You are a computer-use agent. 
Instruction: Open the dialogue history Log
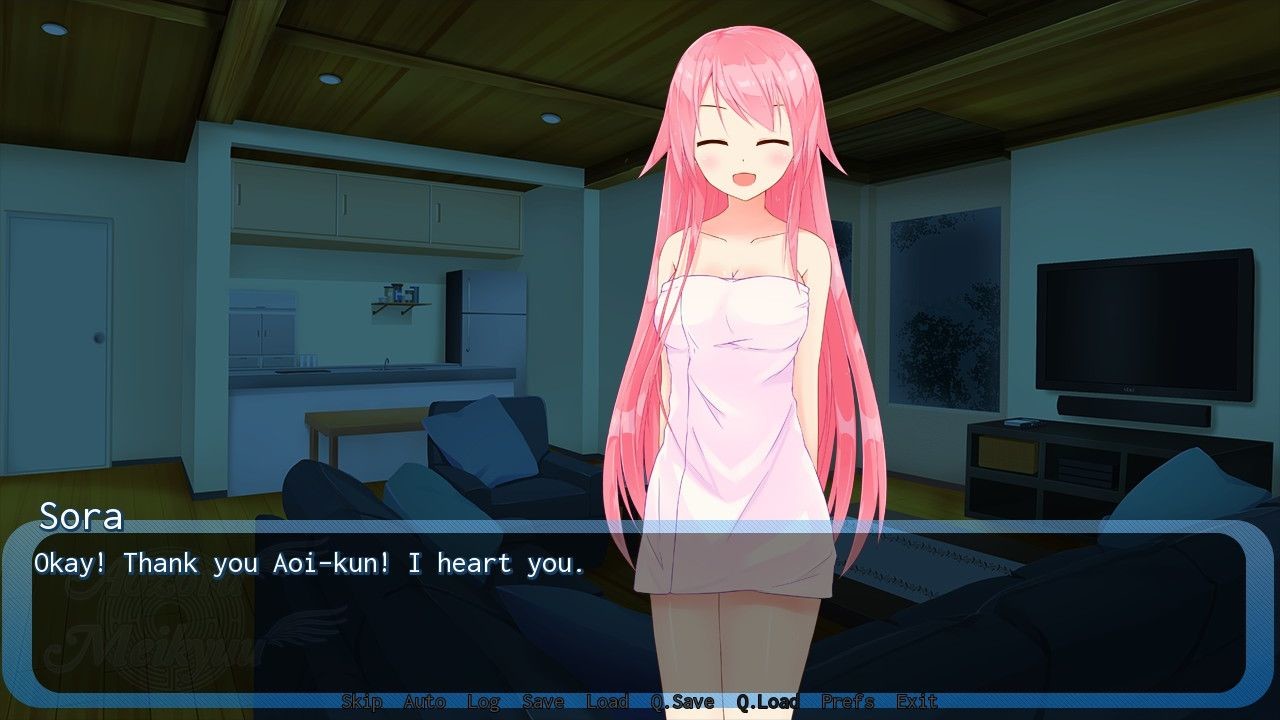pyautogui.click(x=485, y=701)
